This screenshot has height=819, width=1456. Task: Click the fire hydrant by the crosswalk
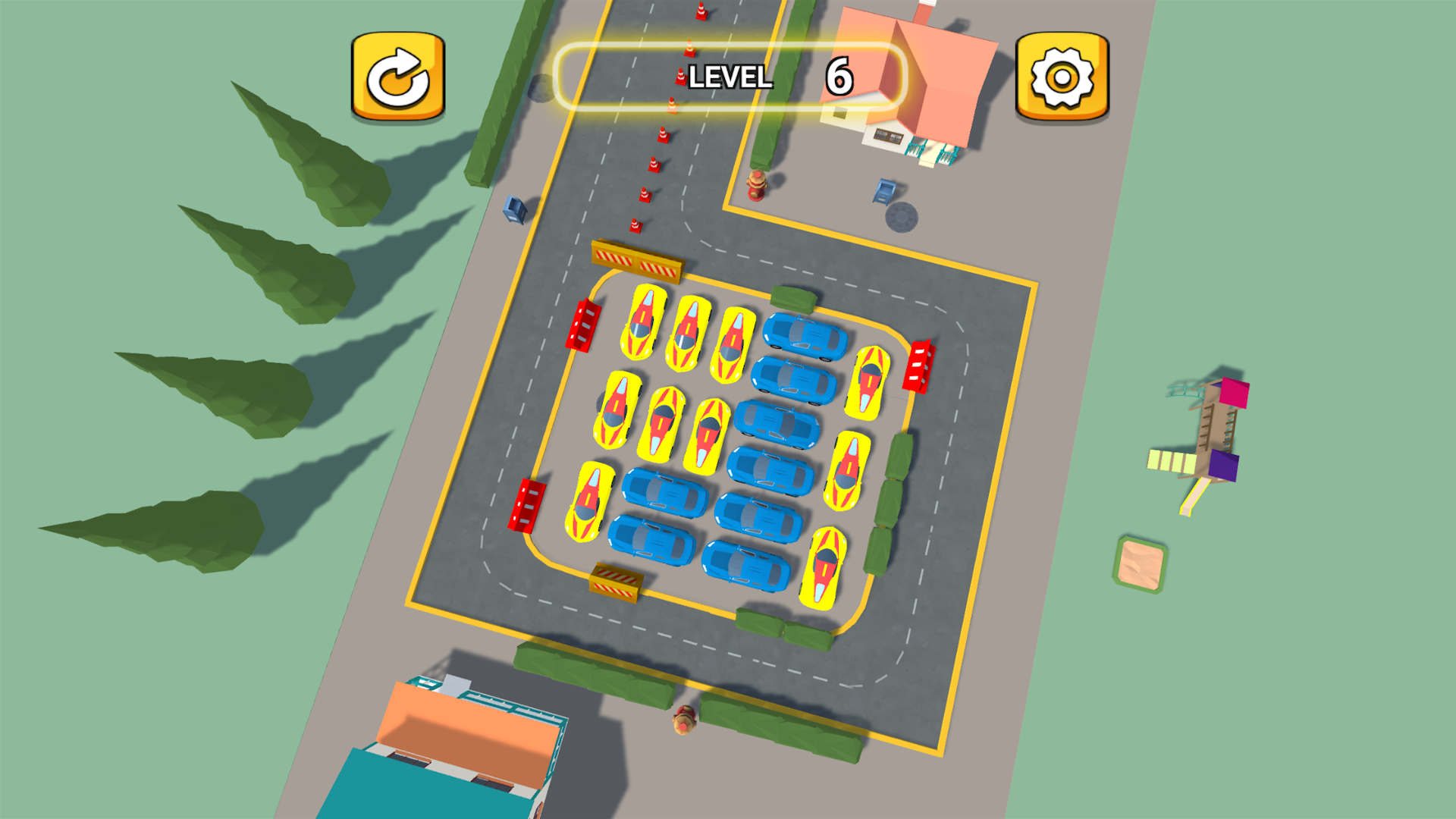[x=756, y=187]
